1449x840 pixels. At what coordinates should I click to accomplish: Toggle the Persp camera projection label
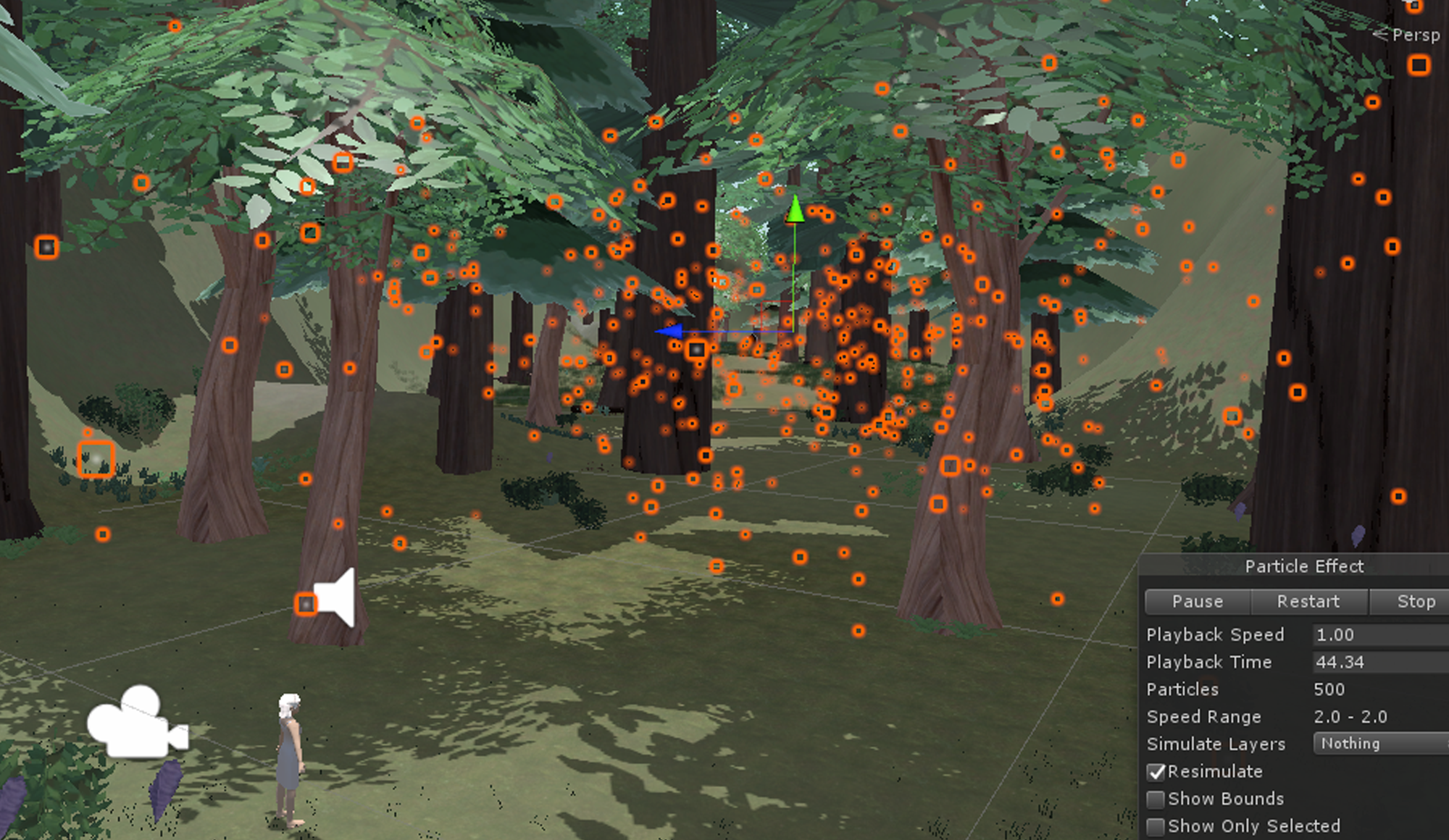tap(1415, 35)
